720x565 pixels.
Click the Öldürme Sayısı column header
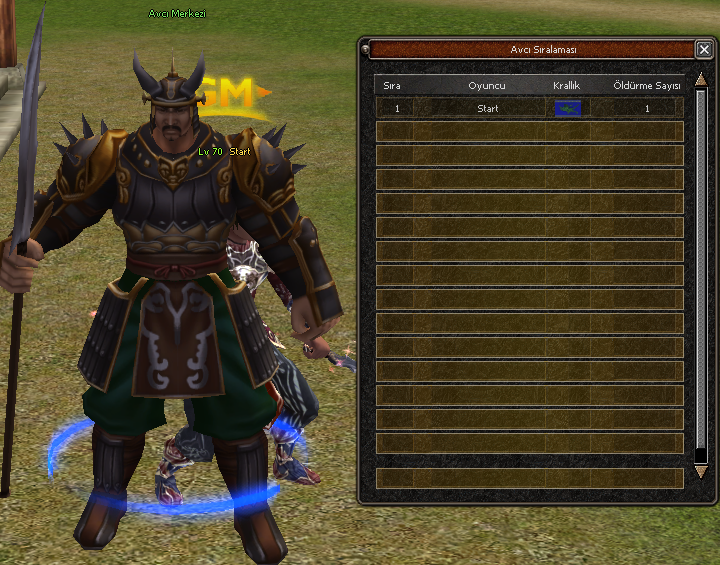(646, 86)
